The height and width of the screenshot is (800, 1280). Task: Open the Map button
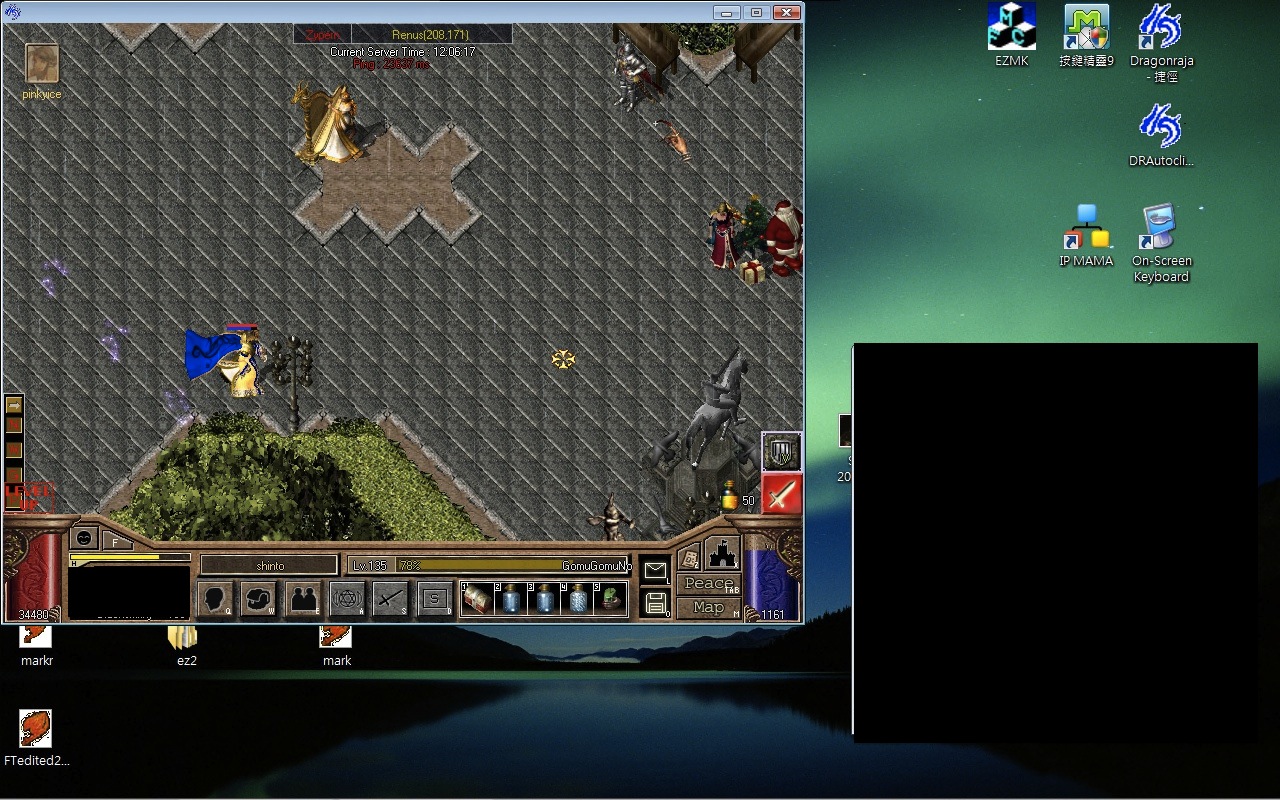709,607
